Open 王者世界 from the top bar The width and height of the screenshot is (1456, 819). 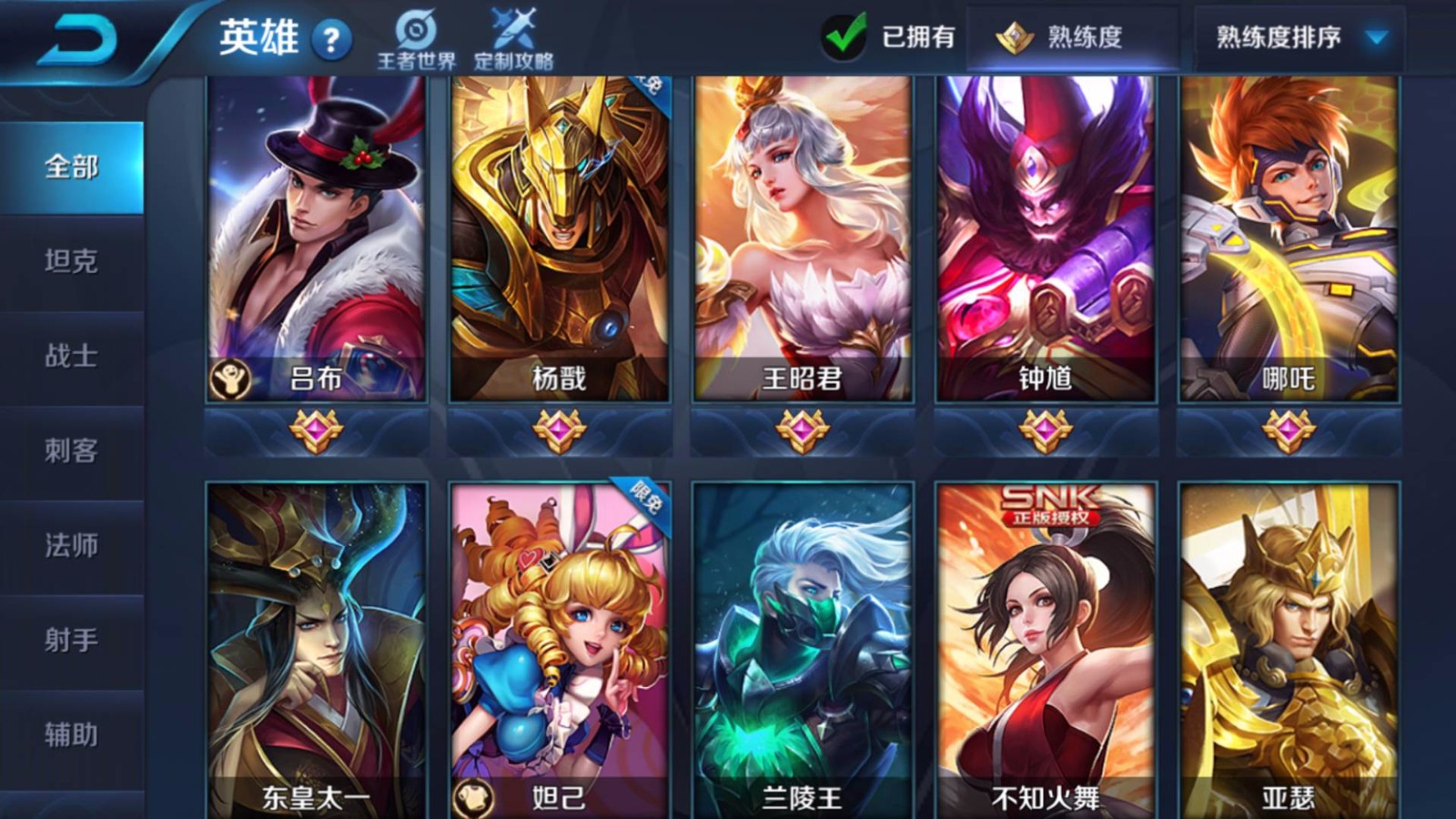[417, 40]
